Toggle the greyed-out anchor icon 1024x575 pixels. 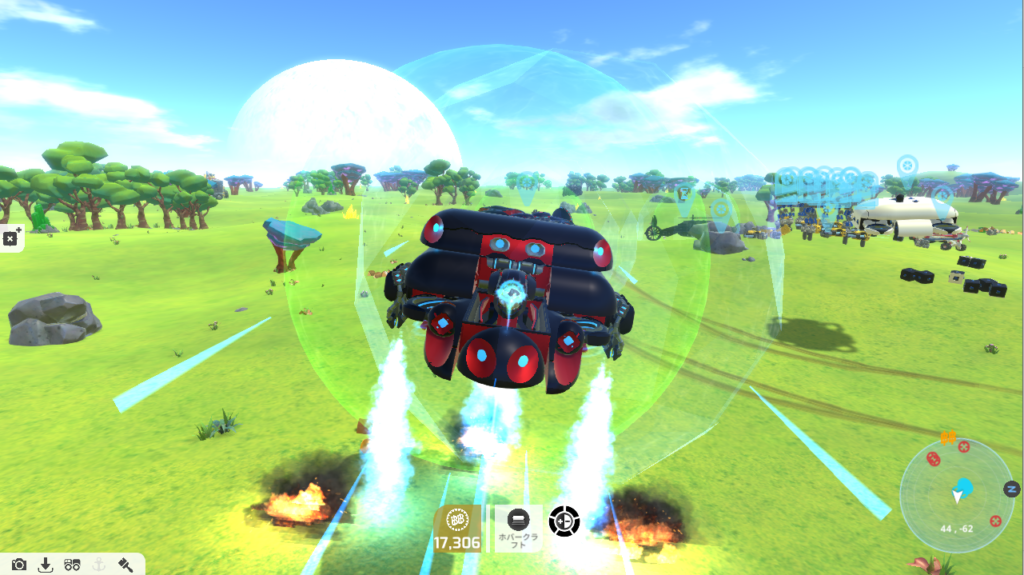coord(98,565)
